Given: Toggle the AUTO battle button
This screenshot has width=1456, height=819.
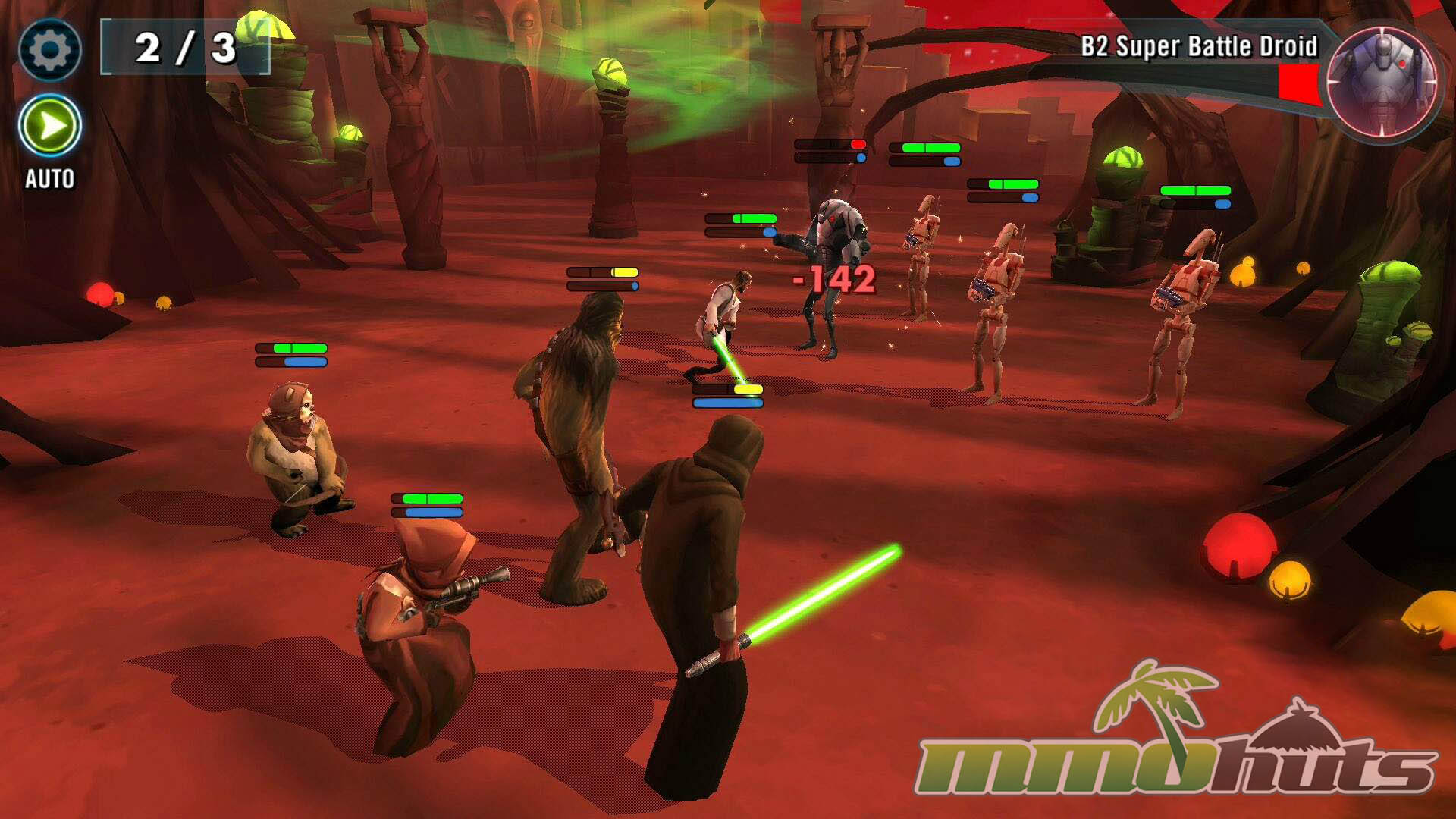Looking at the screenshot, I should [x=50, y=126].
